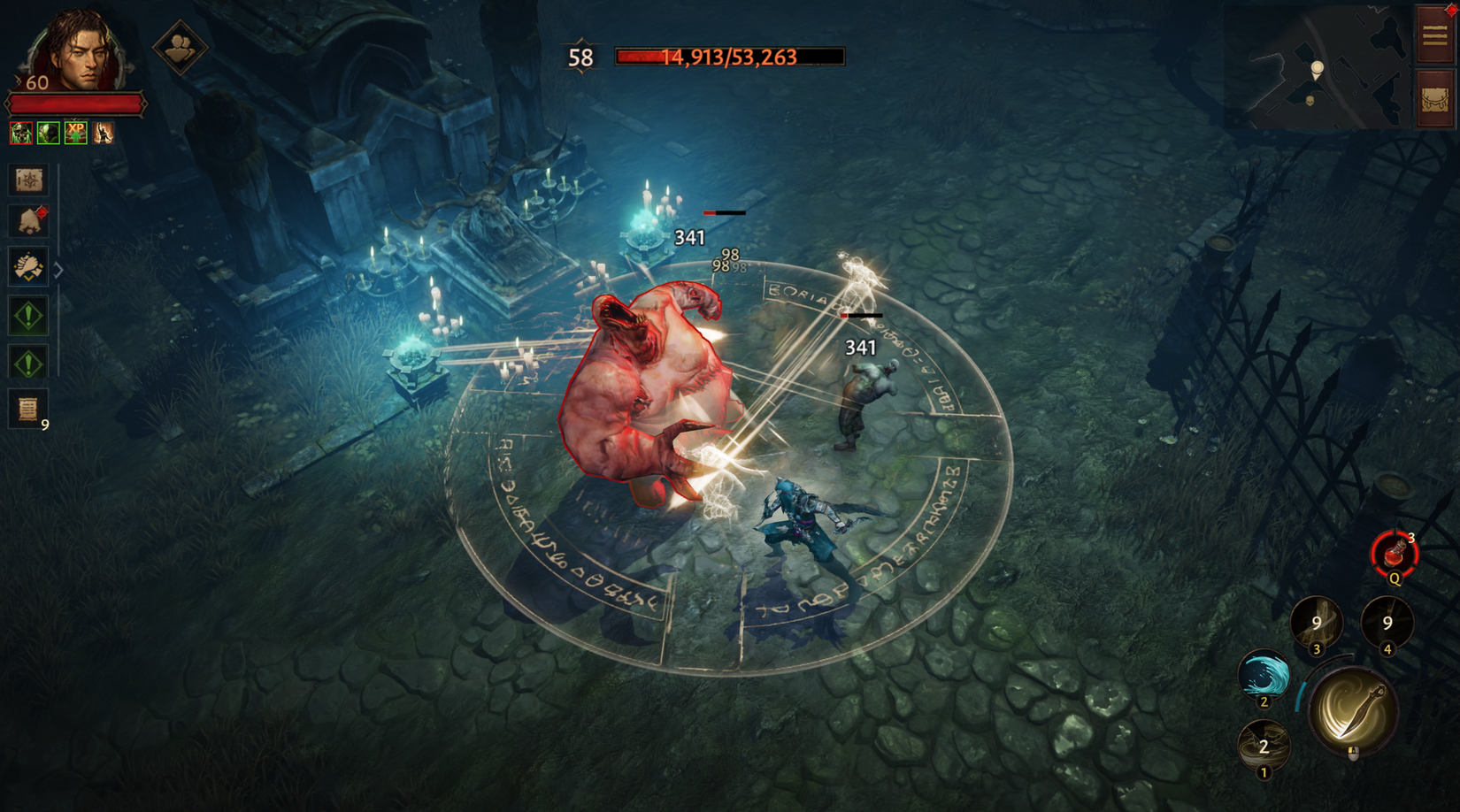Trigger the whirlwind skill bound to slot 1
This screenshot has width=1460, height=812.
point(1265,748)
